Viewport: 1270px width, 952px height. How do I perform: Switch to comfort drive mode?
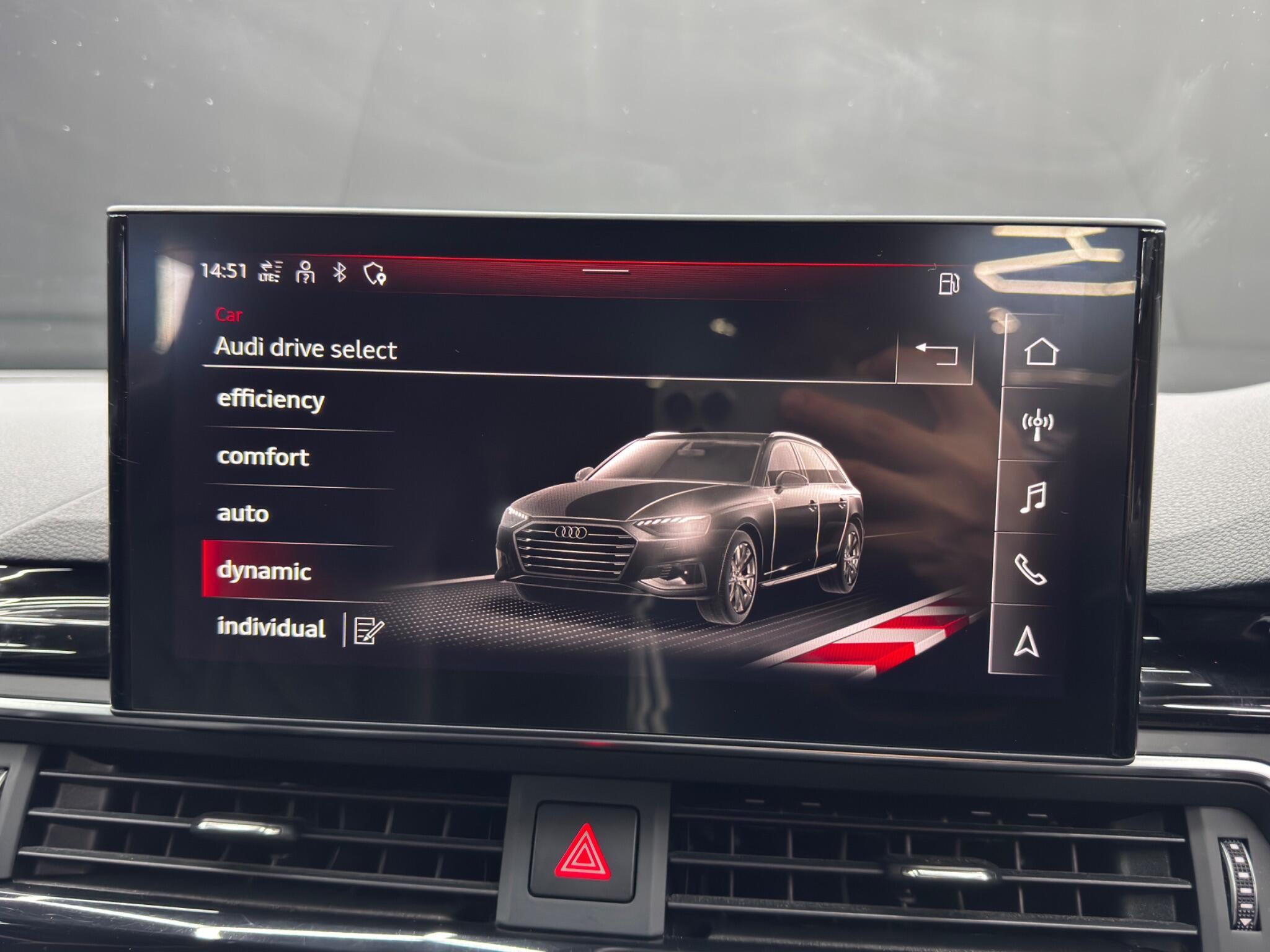coord(263,457)
